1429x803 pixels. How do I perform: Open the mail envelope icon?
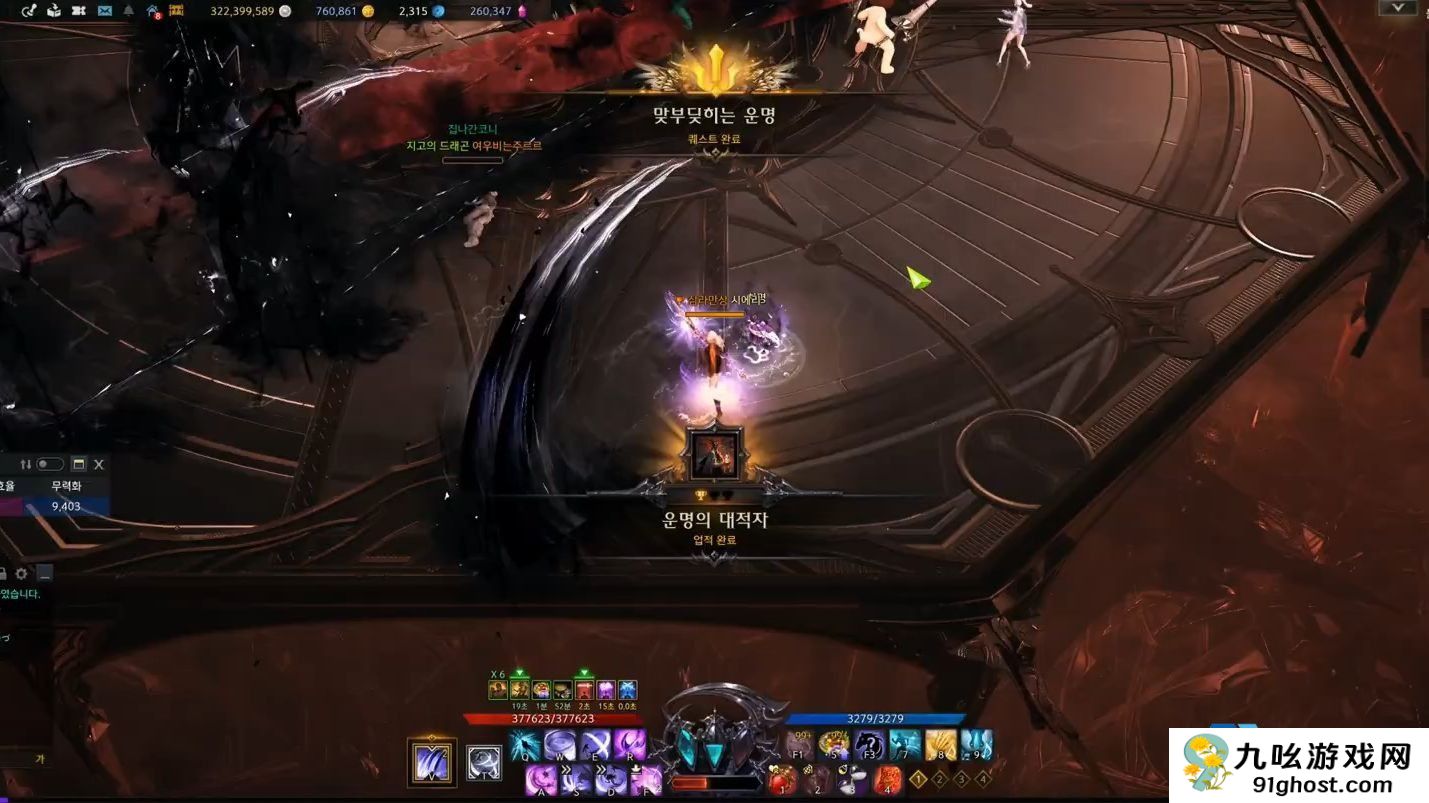pyautogui.click(x=104, y=11)
